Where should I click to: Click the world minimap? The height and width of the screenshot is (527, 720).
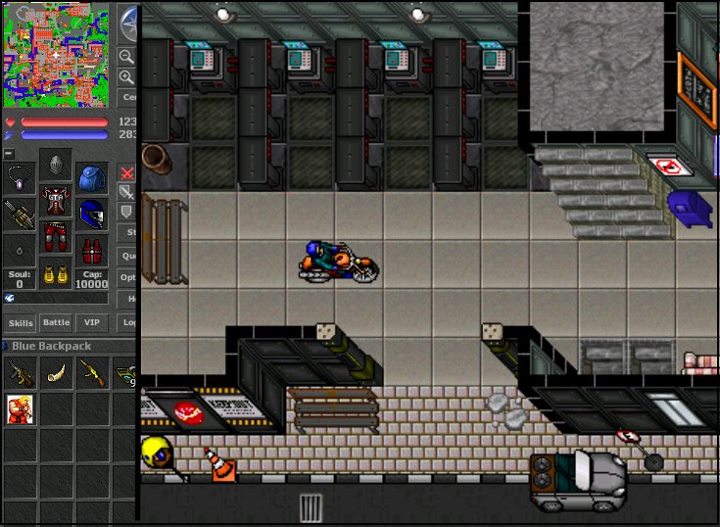coord(57,54)
